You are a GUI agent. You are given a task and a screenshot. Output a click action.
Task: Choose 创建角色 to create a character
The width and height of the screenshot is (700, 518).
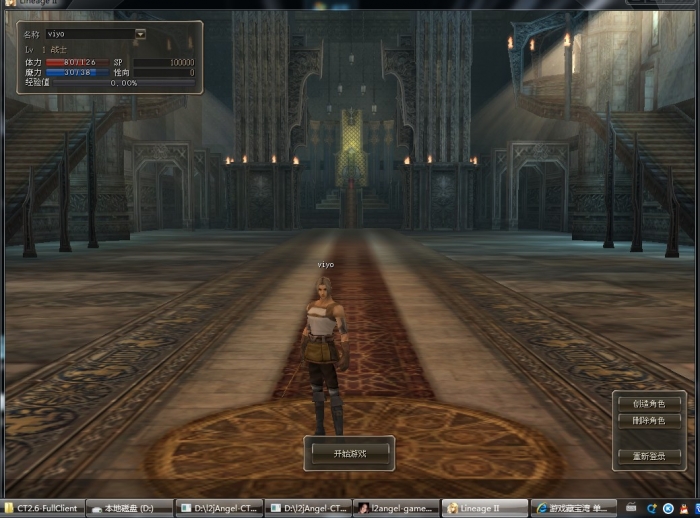648,403
